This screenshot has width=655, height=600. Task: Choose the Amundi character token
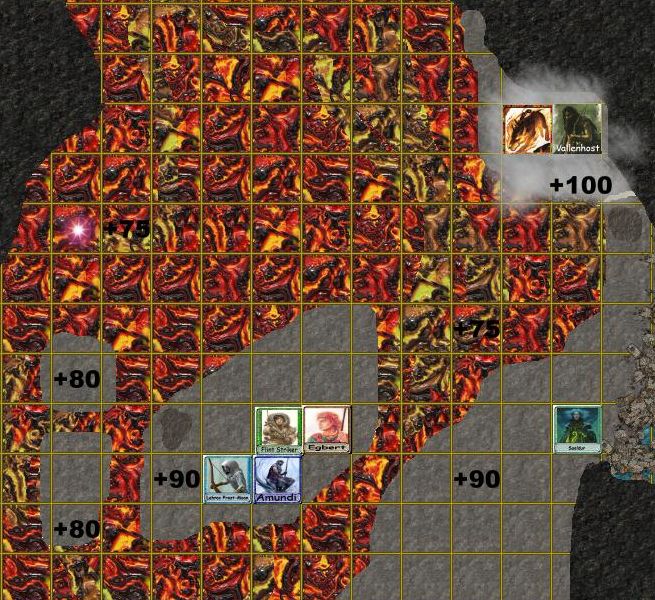[x=277, y=479]
